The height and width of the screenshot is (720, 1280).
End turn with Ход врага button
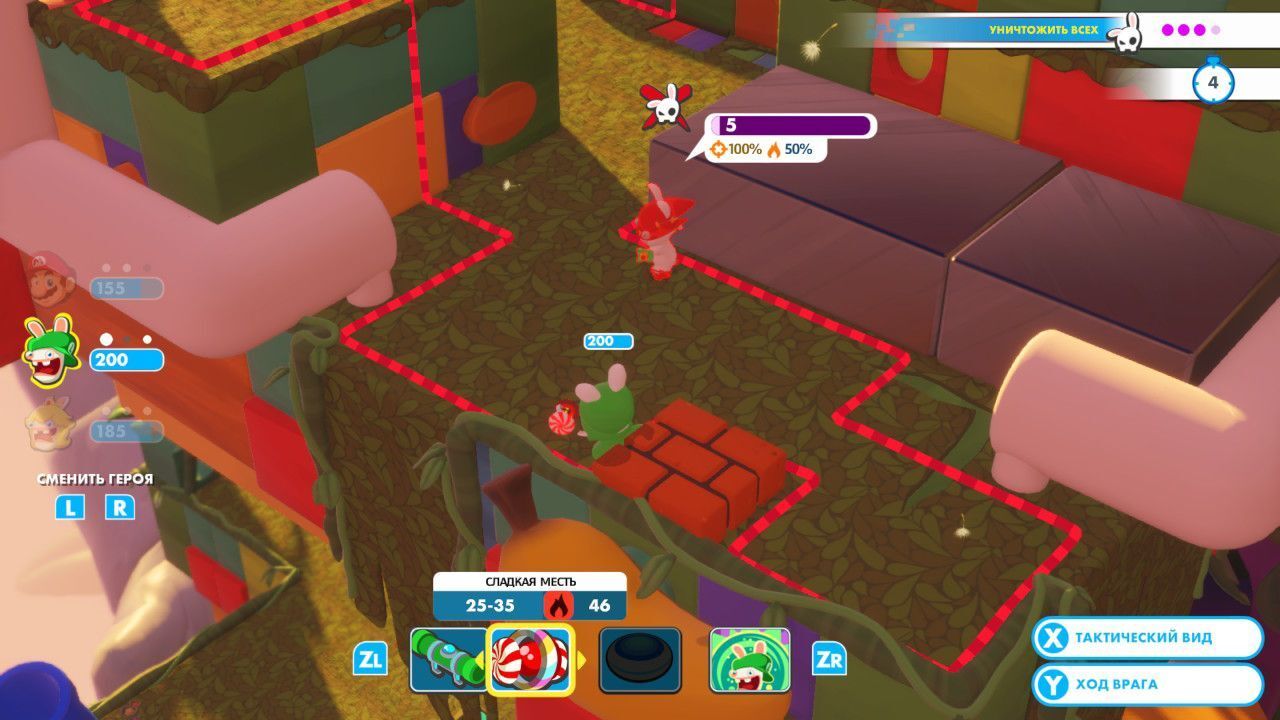[x=1148, y=685]
